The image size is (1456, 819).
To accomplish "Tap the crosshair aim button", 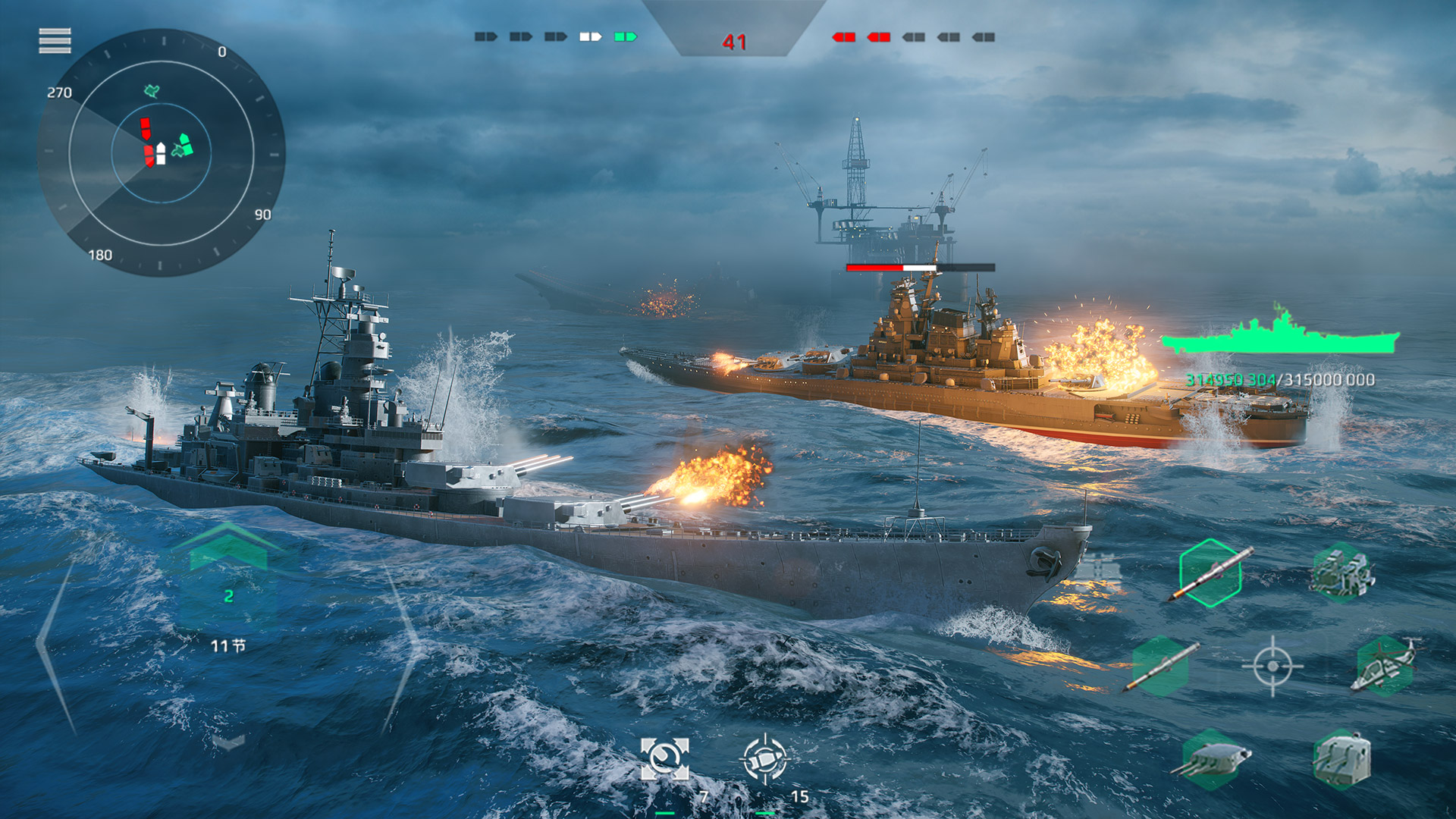I will (1272, 667).
